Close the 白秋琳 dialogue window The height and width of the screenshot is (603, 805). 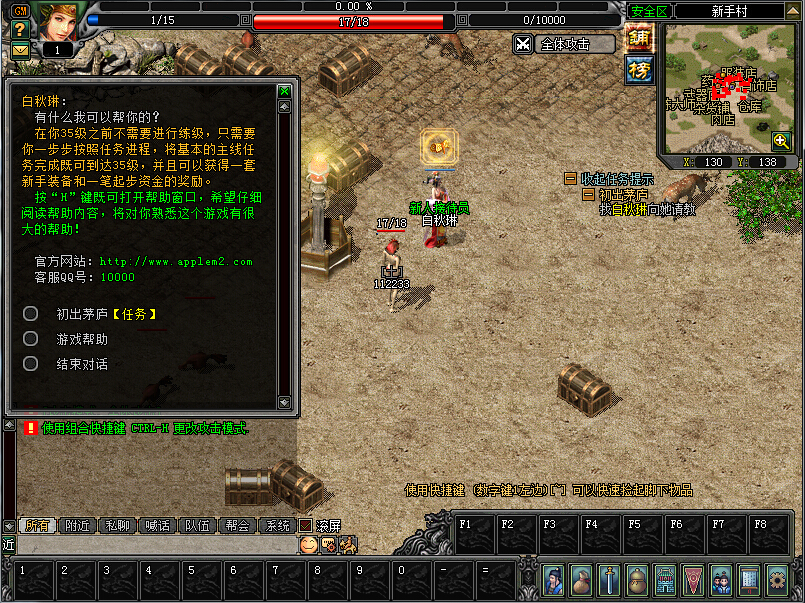point(285,91)
